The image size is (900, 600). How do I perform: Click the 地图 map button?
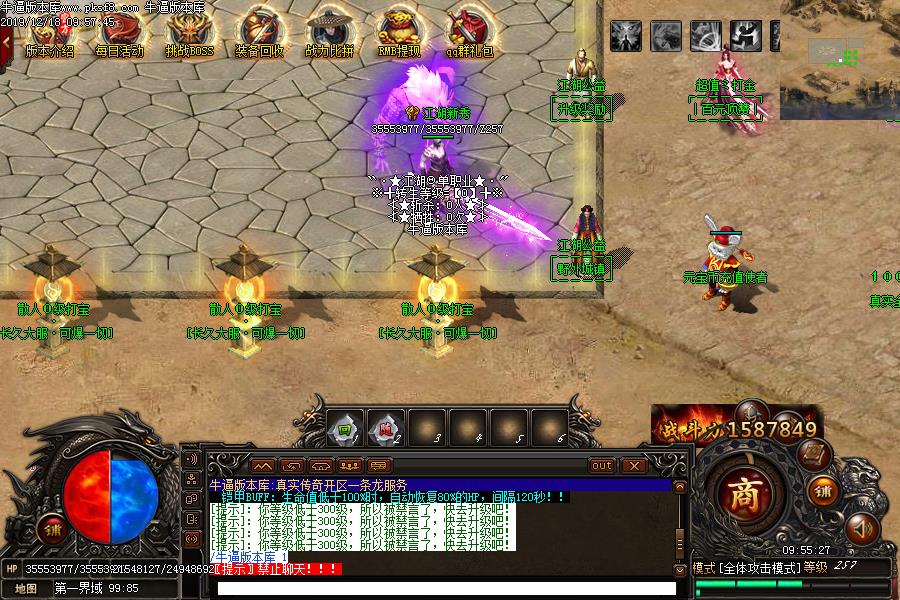point(25,588)
